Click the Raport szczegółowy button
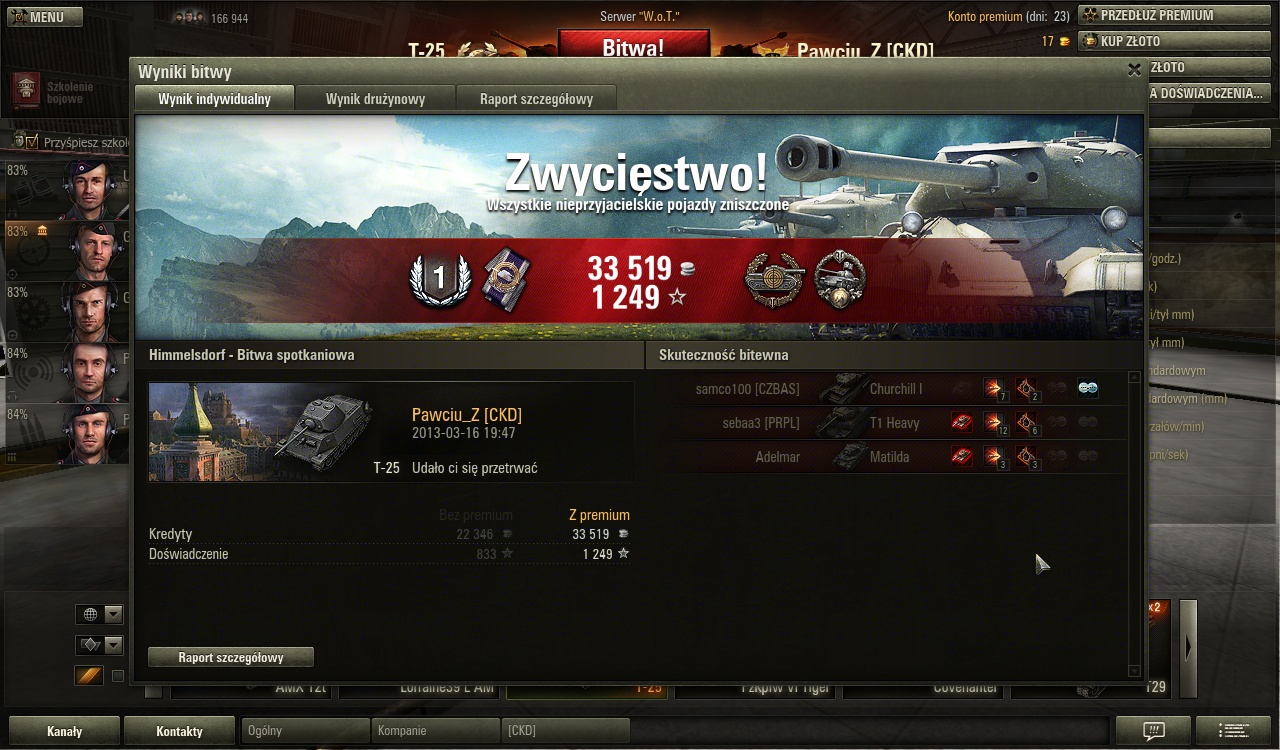1280x750 pixels. point(230,657)
